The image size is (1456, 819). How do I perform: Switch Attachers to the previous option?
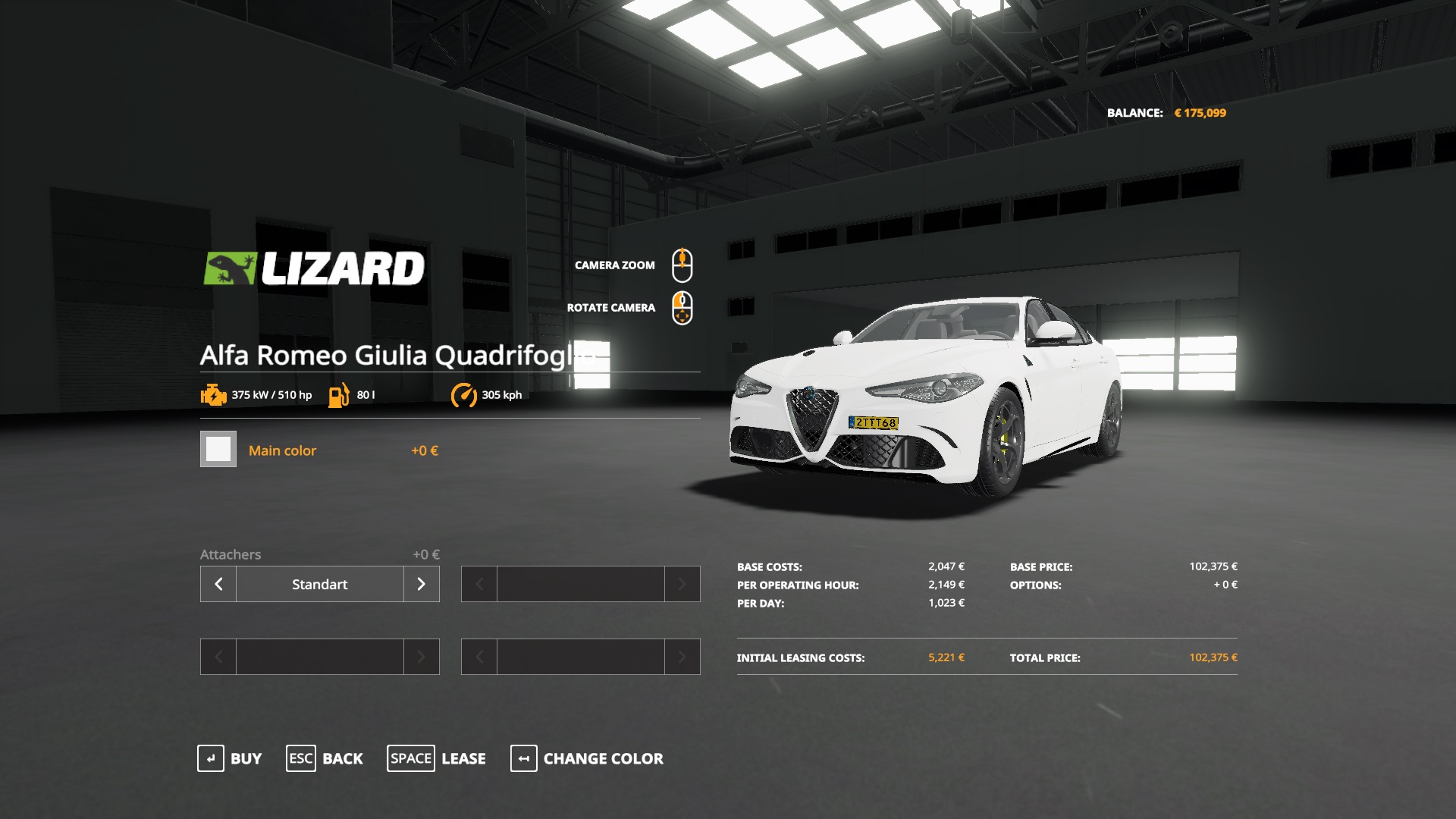[x=218, y=584]
